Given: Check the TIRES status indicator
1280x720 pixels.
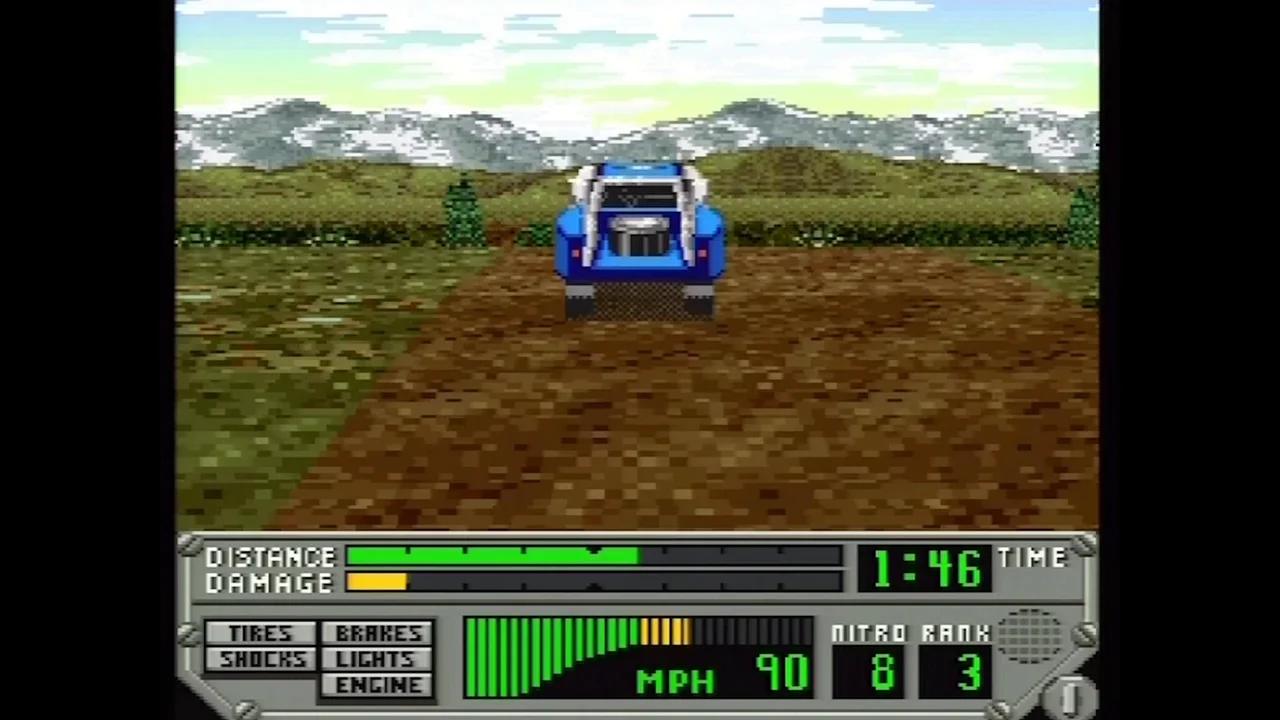Looking at the screenshot, I should (x=259, y=633).
